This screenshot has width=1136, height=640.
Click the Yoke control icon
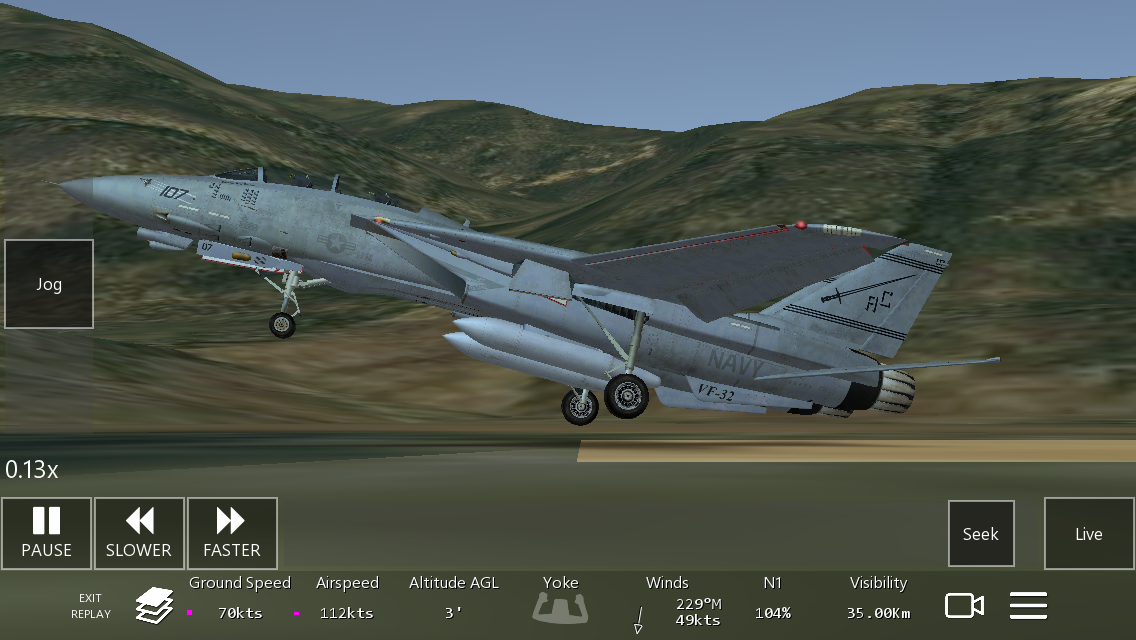[x=561, y=606]
